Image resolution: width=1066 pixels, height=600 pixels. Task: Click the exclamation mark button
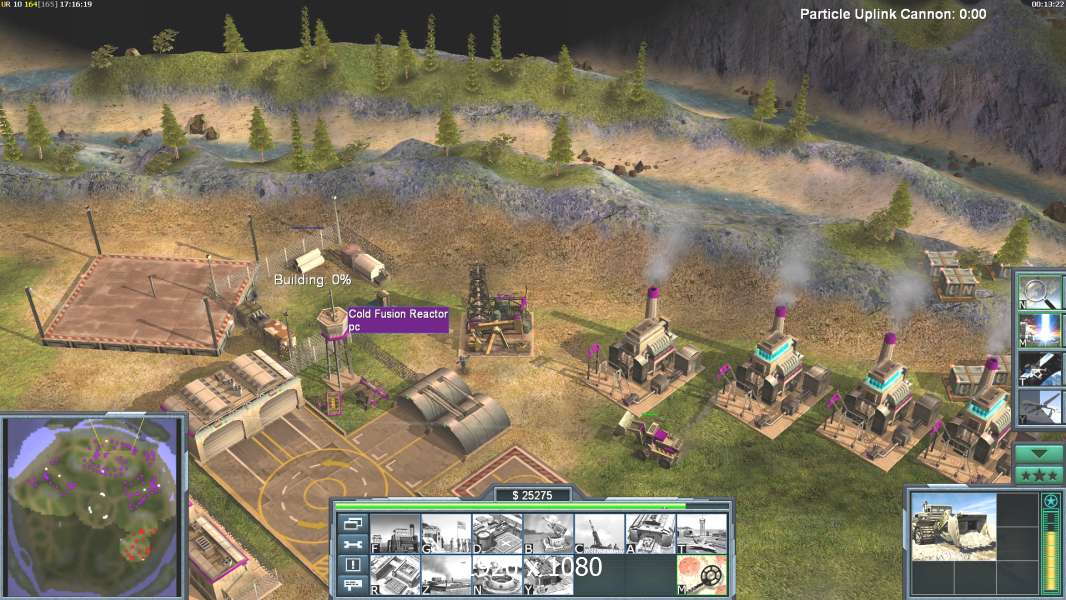353,565
